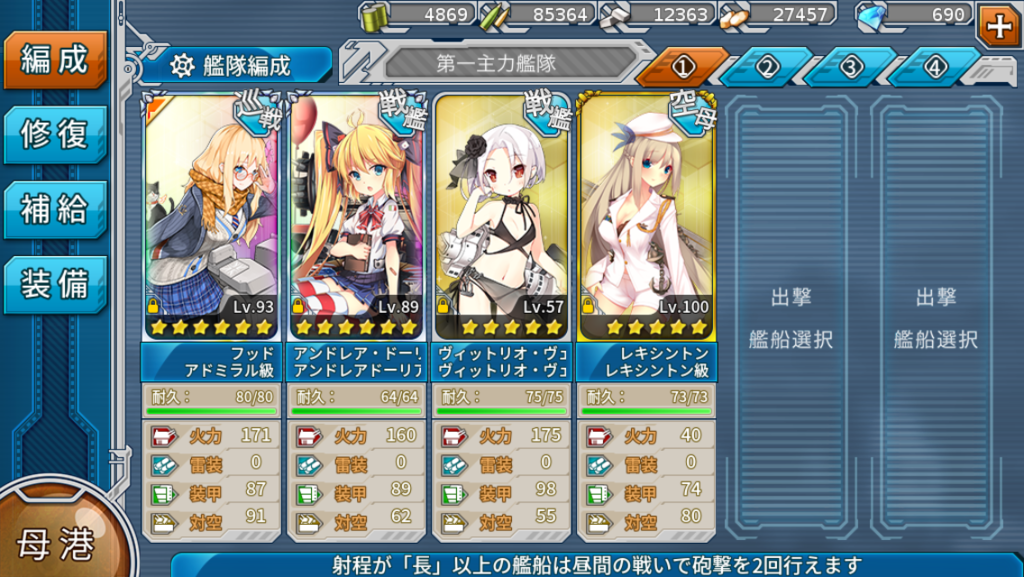Open the 編成 formation menu

point(54,60)
